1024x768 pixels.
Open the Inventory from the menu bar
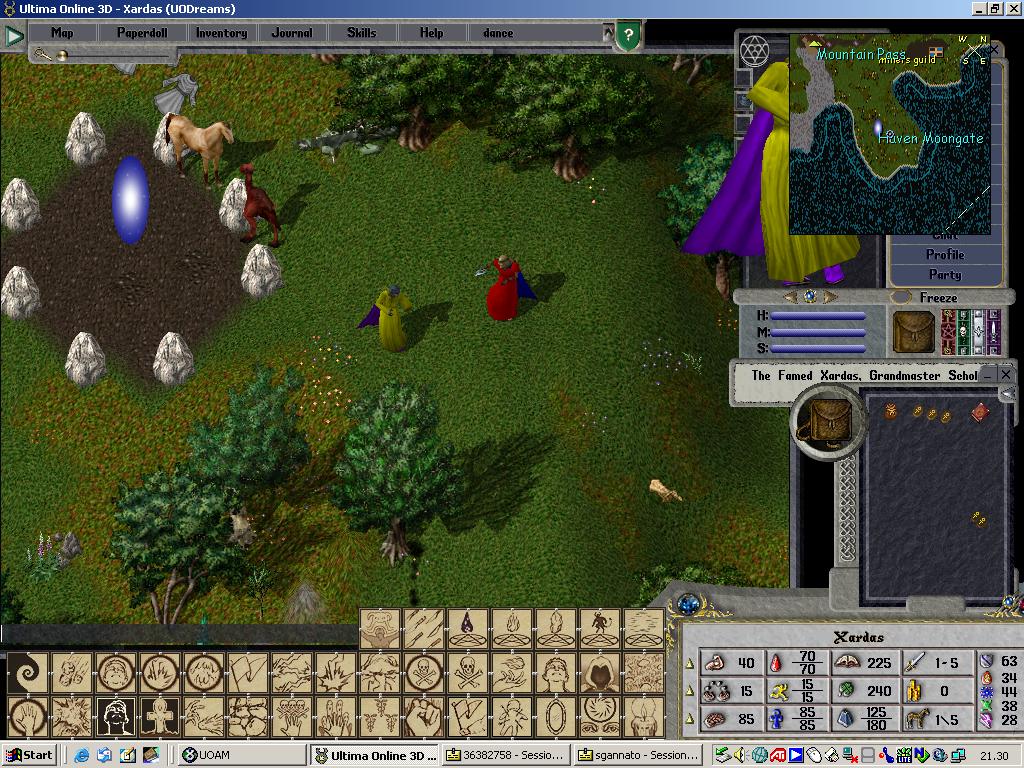(x=221, y=33)
